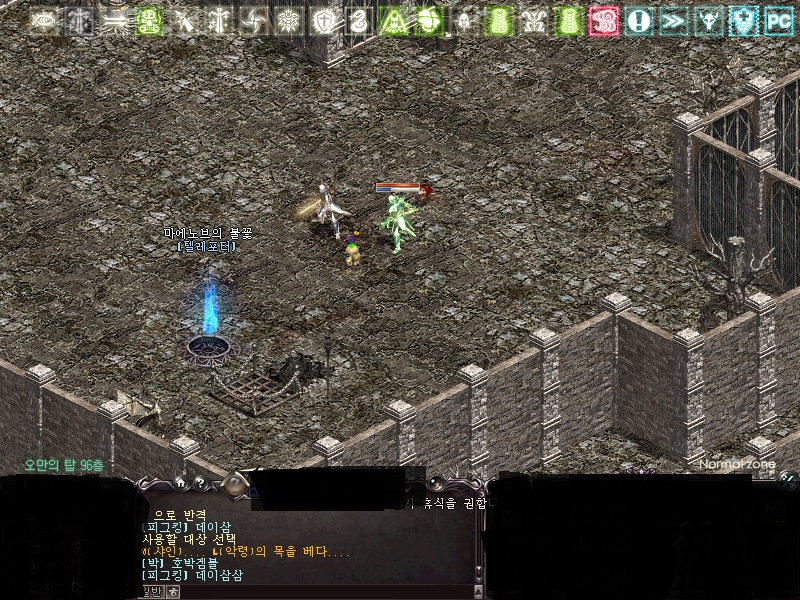Image resolution: width=800 pixels, height=600 pixels.
Task: Click the chat scrollbar down arrow
Action: click(x=478, y=577)
